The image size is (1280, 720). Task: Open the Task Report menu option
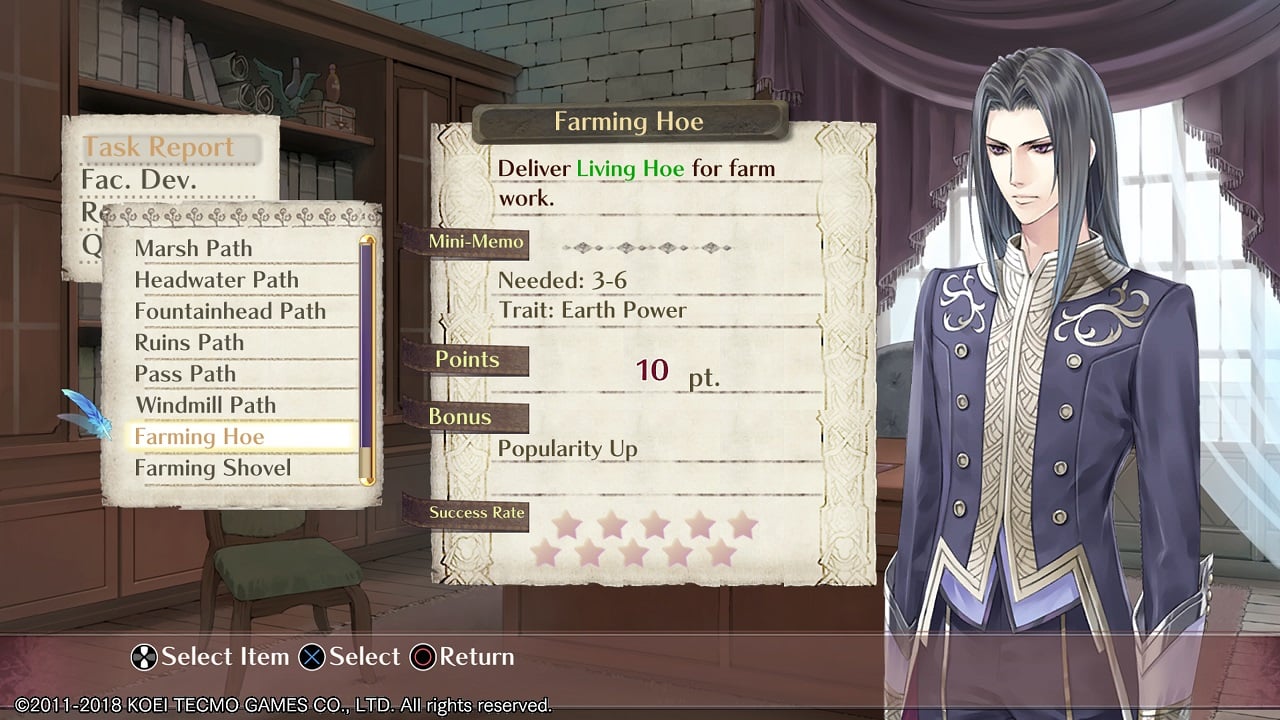pyautogui.click(x=158, y=147)
